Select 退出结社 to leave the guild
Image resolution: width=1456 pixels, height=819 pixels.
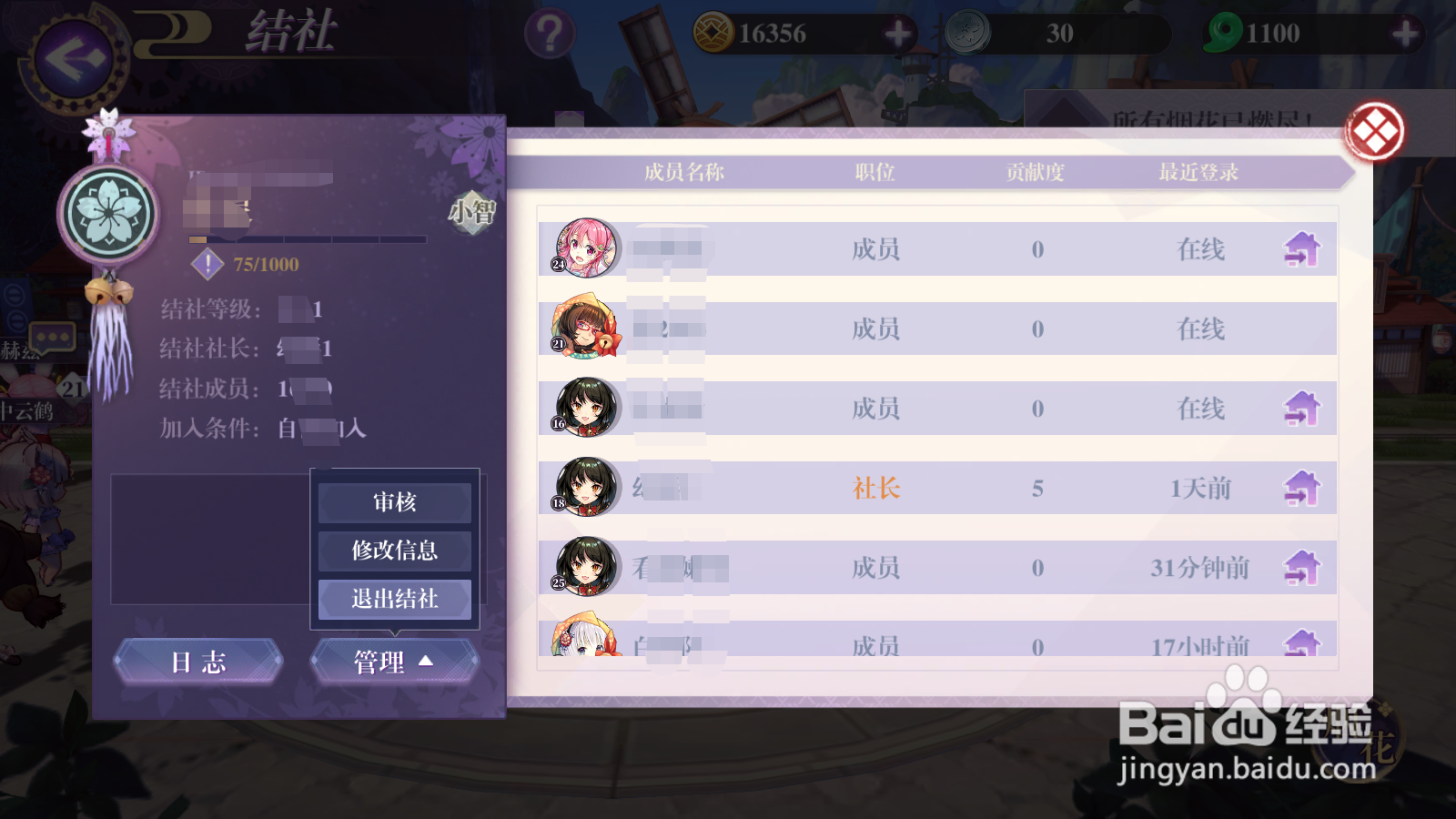click(394, 600)
